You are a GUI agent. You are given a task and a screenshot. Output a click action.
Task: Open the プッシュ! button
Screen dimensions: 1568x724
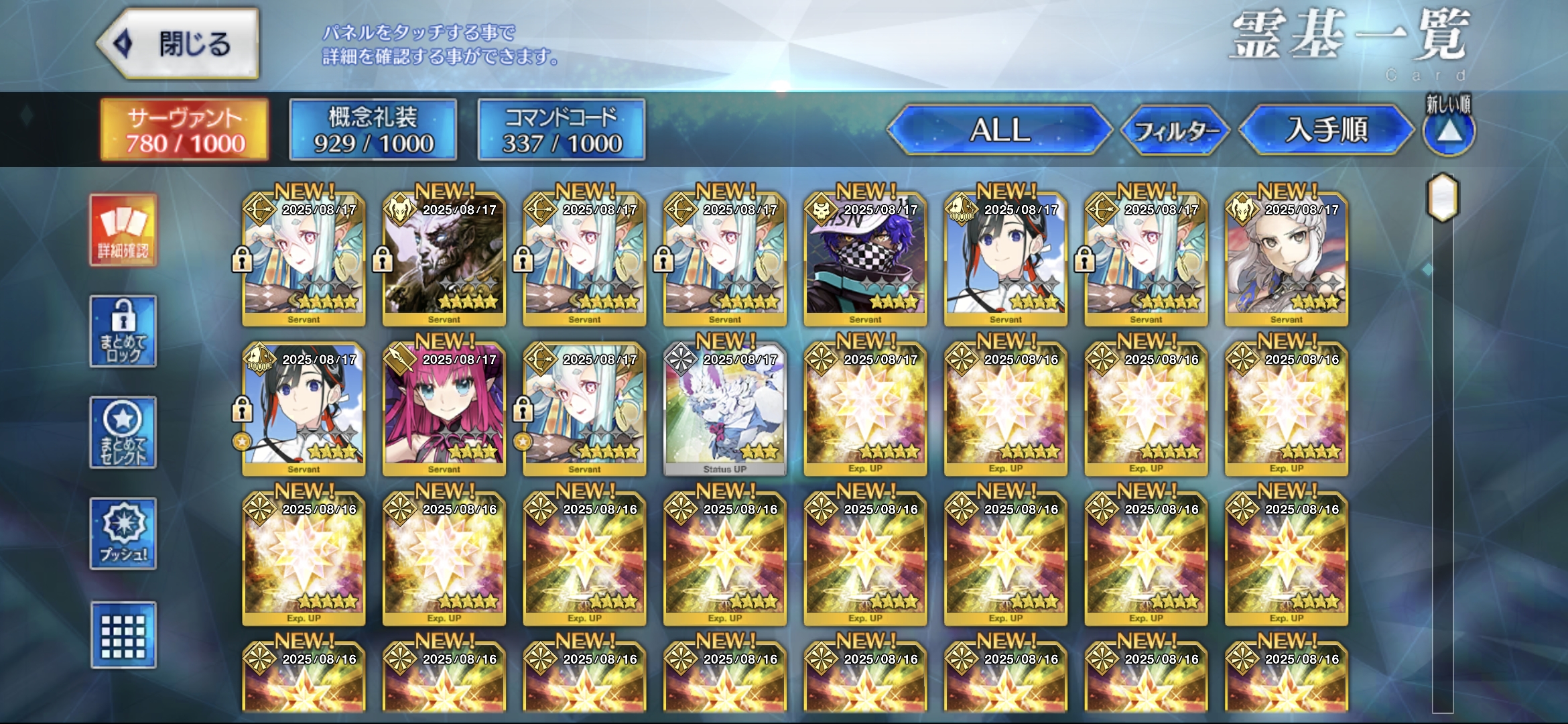point(123,534)
